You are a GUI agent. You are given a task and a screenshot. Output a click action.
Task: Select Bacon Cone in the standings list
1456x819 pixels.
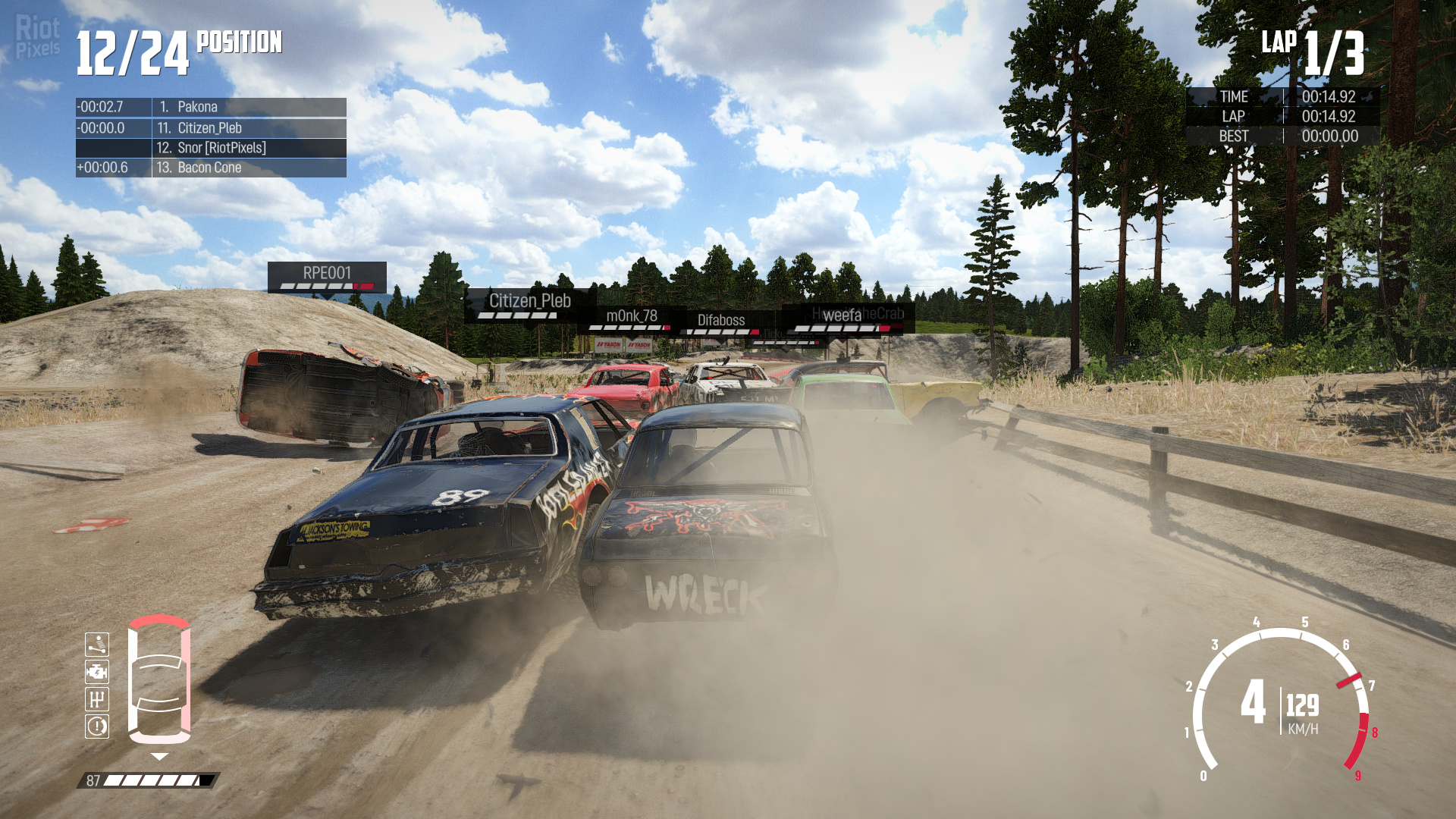211,168
